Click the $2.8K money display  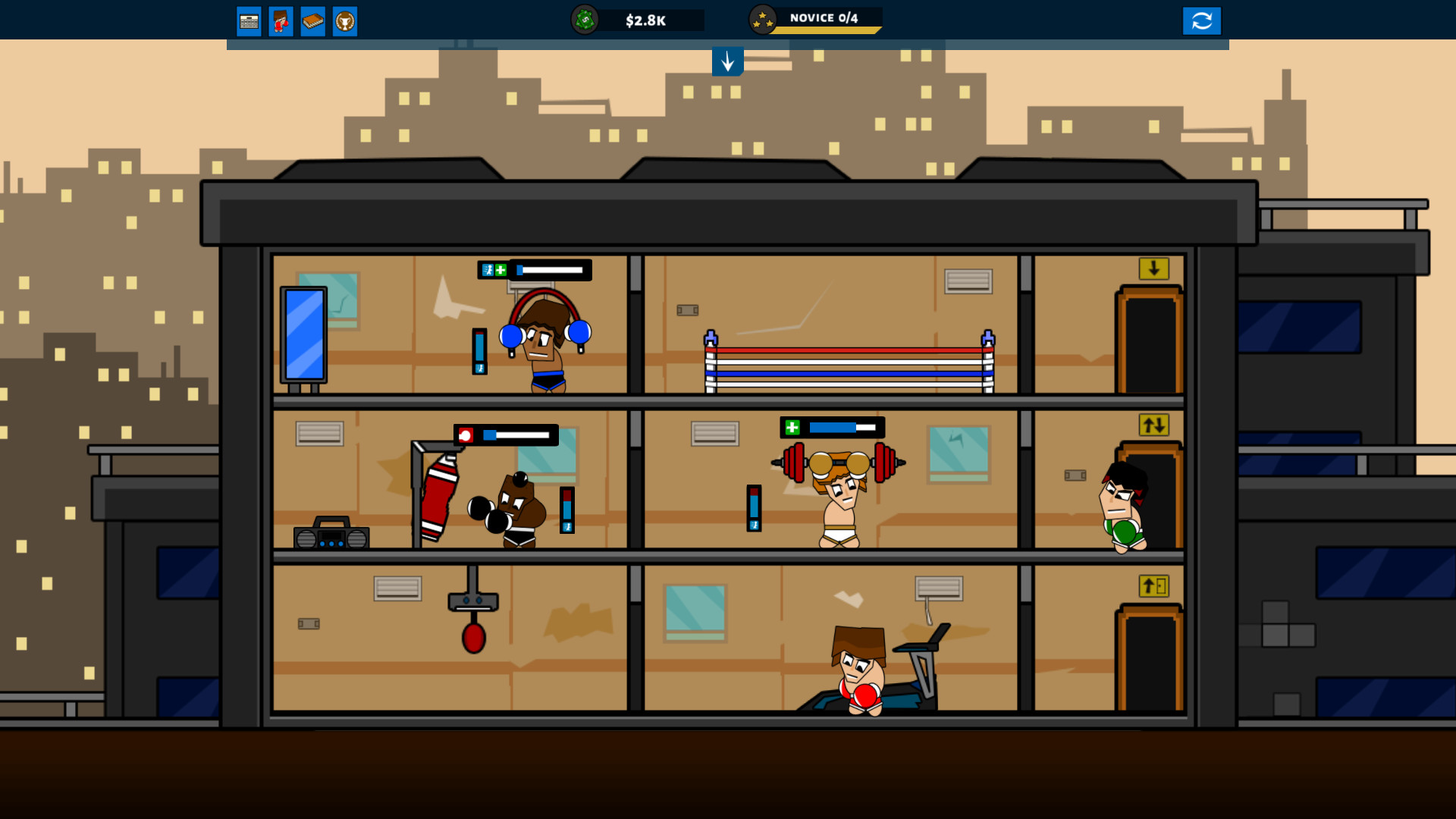pos(645,20)
